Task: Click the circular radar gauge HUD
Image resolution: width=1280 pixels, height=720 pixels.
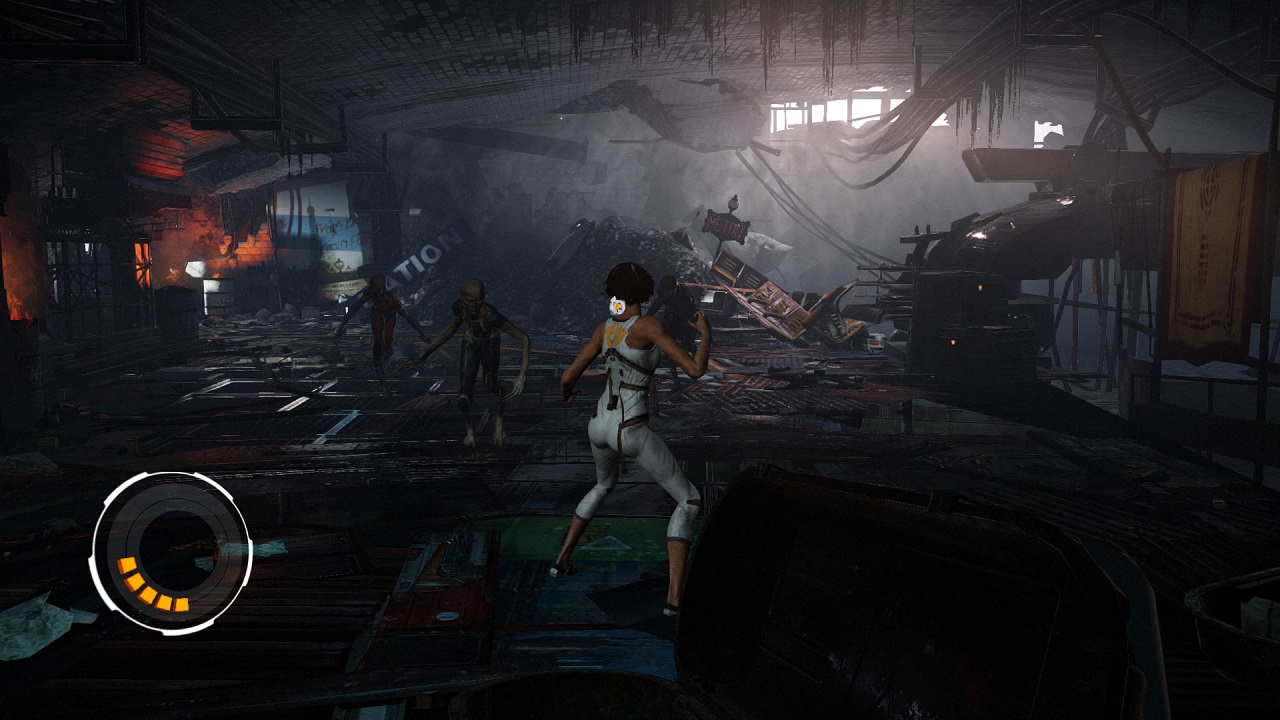Action: click(x=171, y=552)
